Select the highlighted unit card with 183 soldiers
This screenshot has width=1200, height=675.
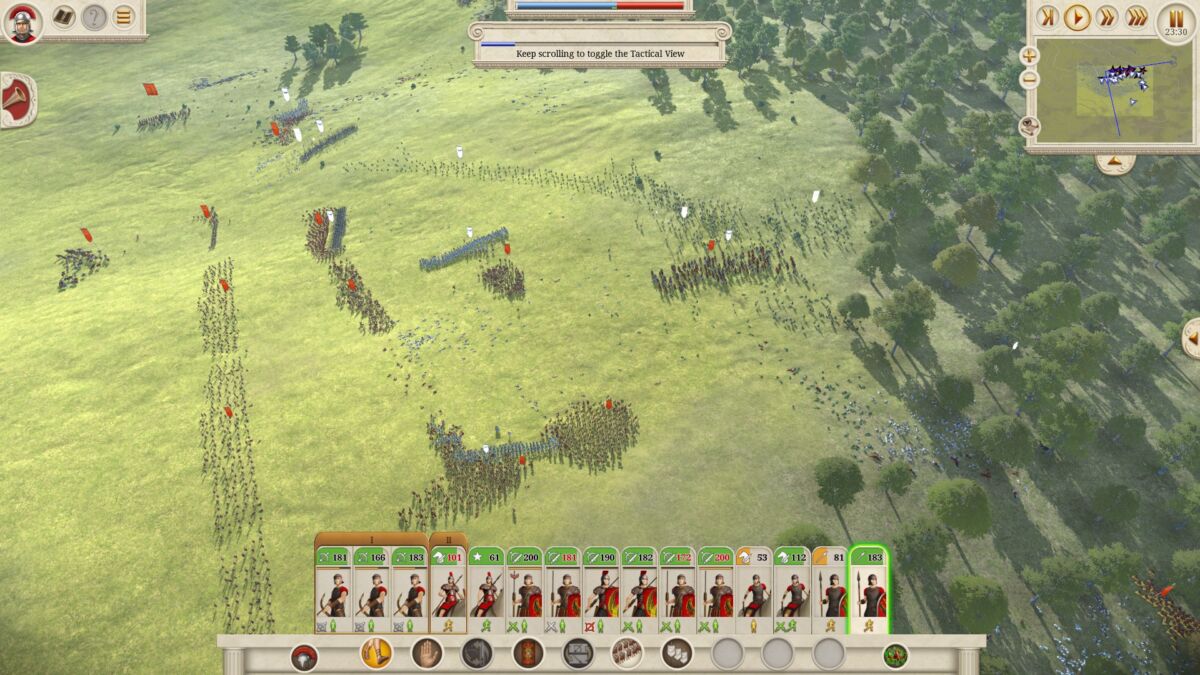click(869, 591)
